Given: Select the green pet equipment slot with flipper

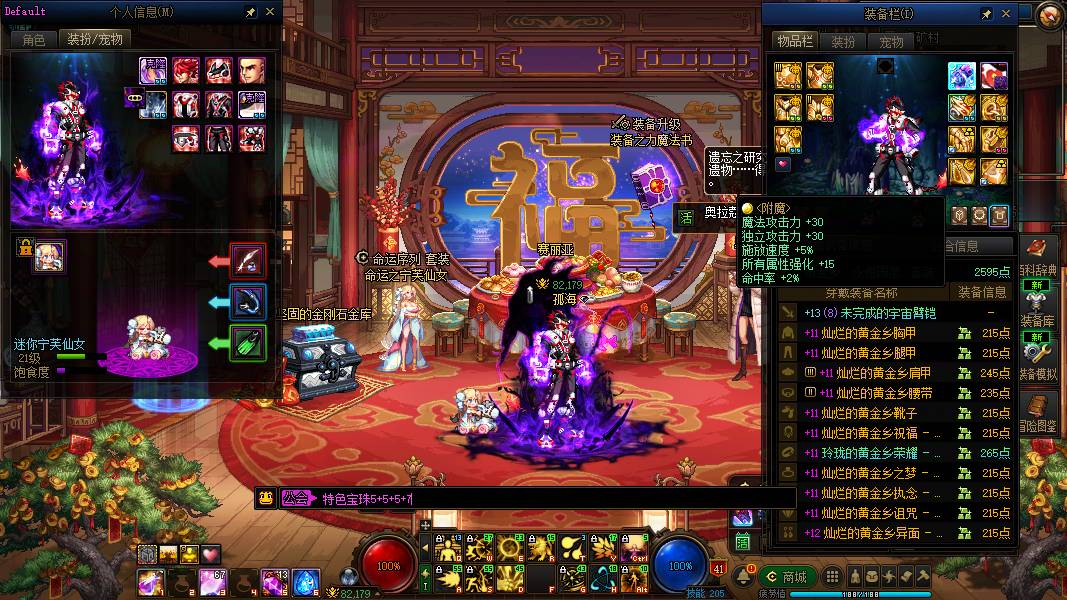Looking at the screenshot, I should click(248, 343).
